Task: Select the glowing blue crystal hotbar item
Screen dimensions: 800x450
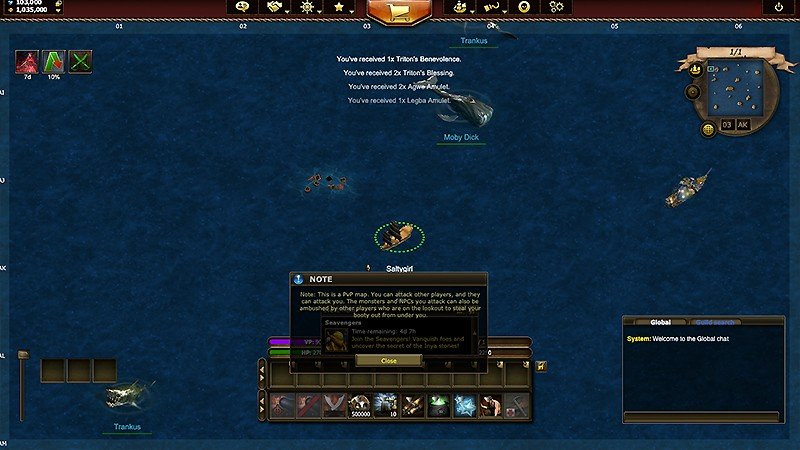Action: click(x=464, y=405)
